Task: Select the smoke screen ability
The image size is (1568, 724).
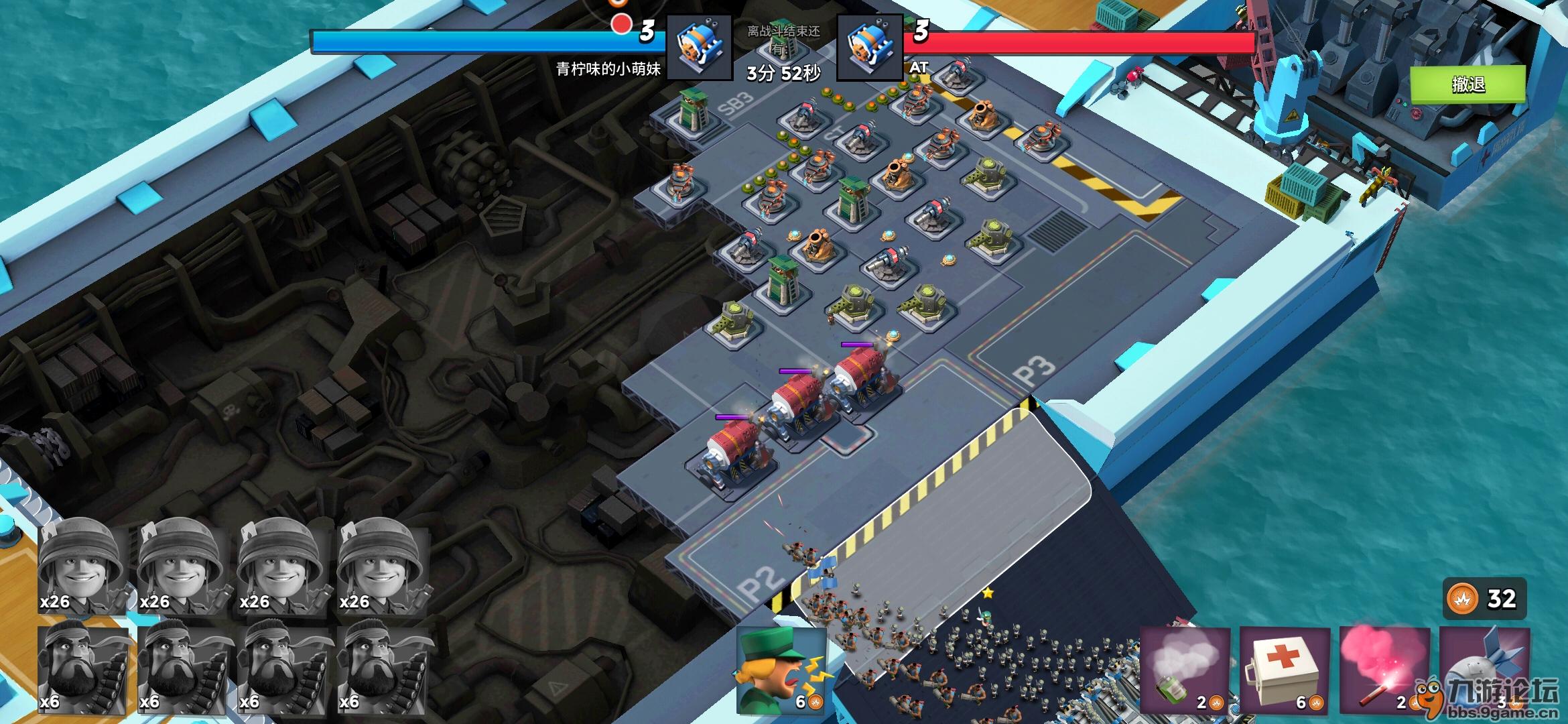Action: 1185,670
